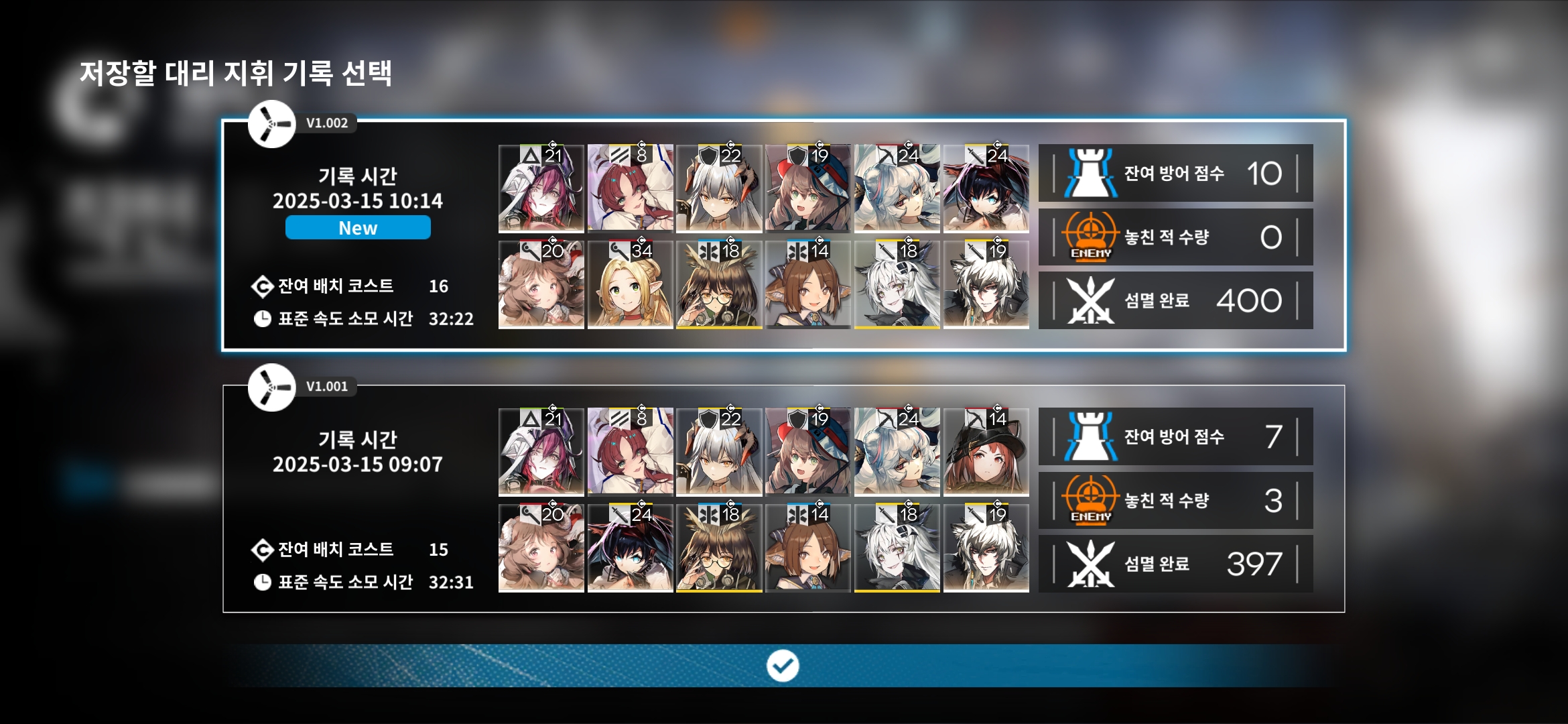Screen dimensions: 1568x724
Task: Confirm selection with the checkmark button
Action: tap(783, 666)
